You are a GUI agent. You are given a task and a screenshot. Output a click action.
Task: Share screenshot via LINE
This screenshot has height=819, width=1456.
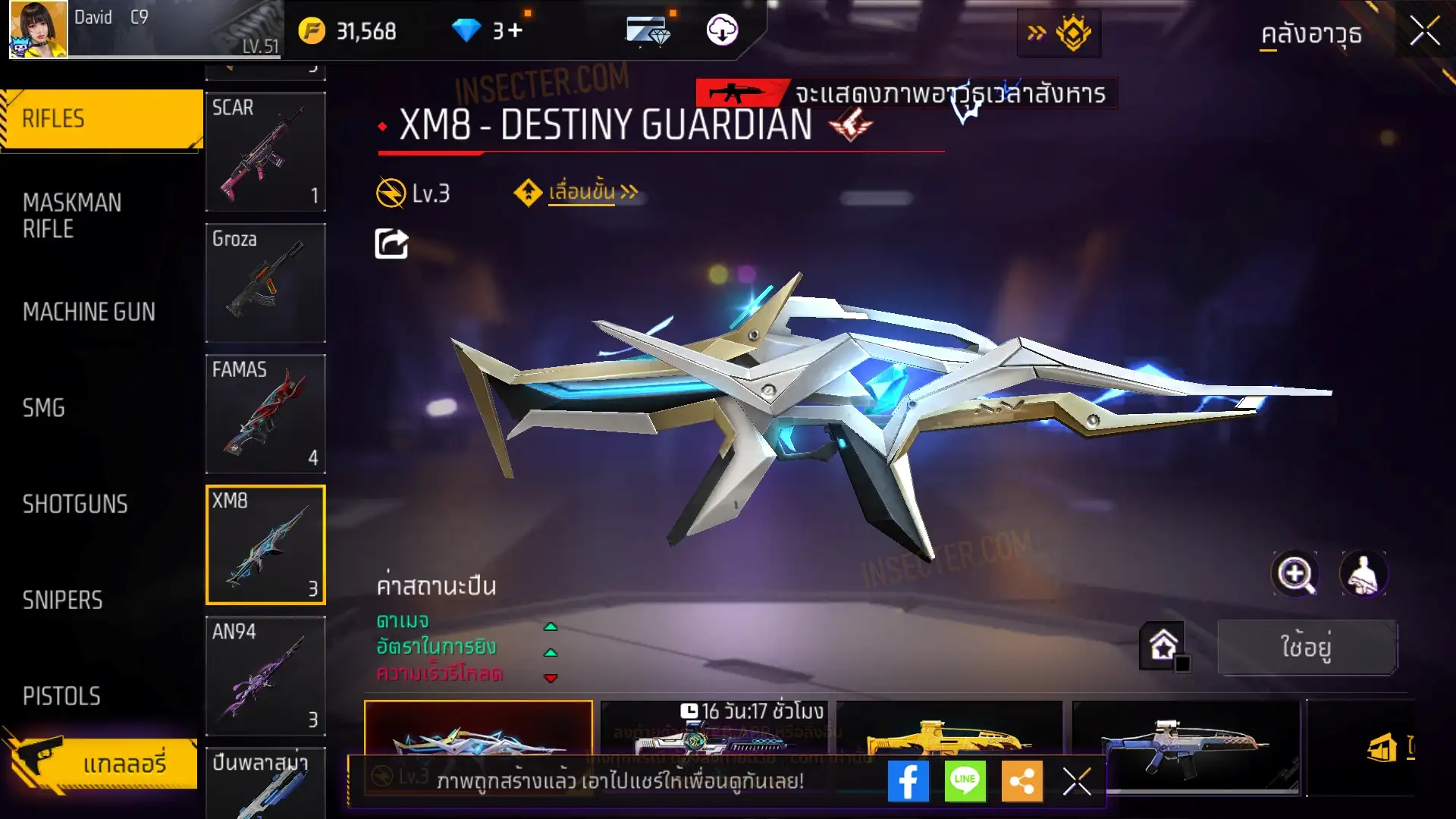point(965,781)
